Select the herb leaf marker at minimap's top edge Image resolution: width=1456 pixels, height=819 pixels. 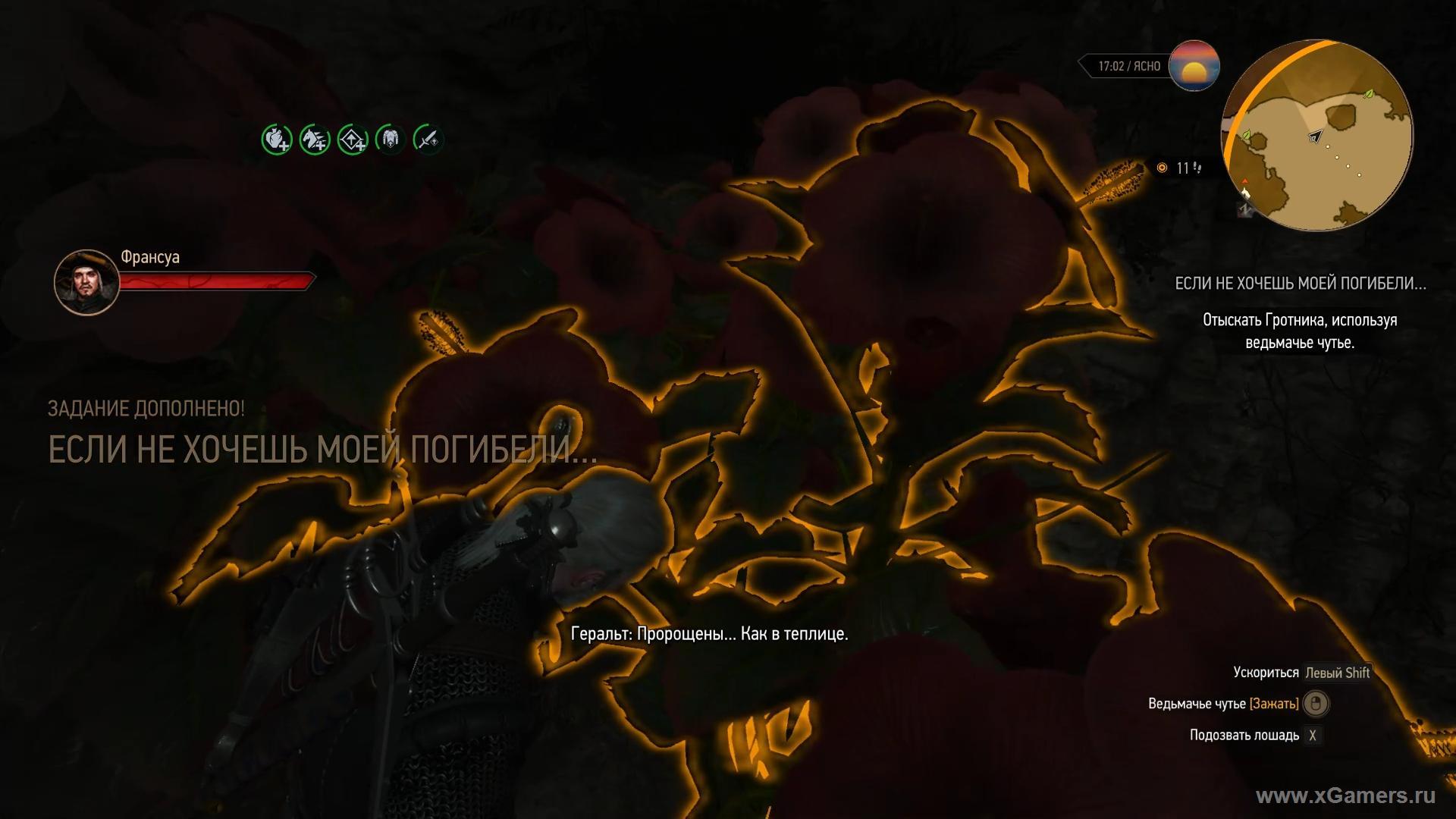[x=1368, y=95]
